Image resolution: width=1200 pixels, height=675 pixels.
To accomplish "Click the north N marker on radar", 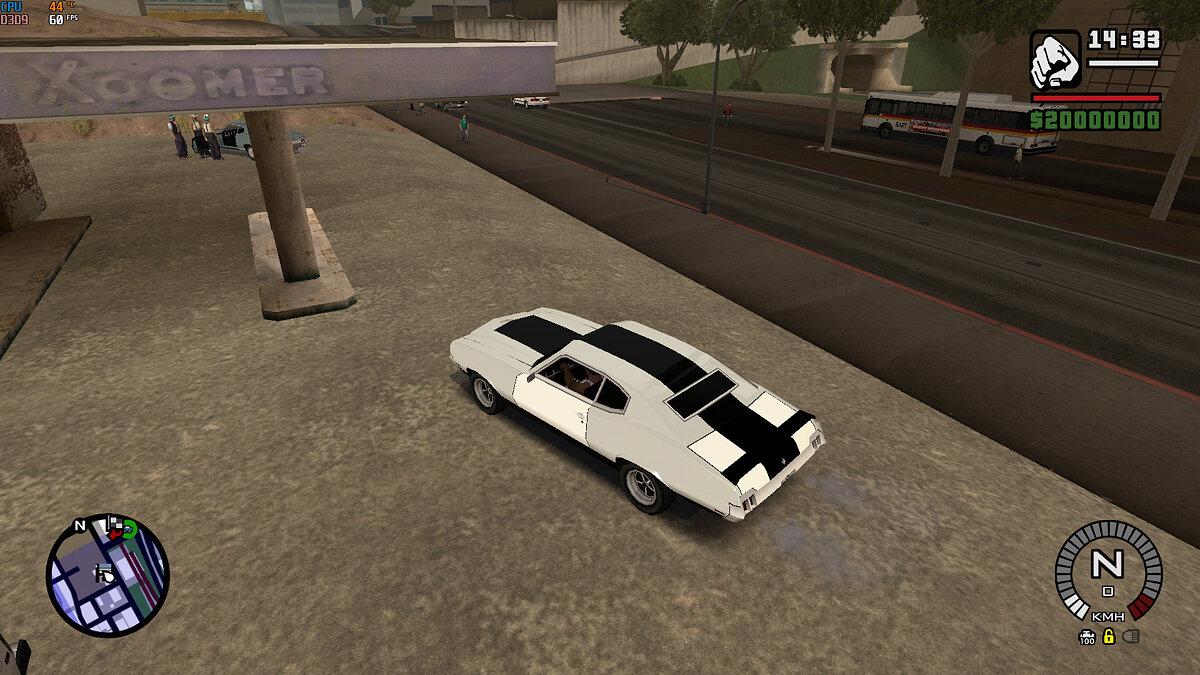I will tap(80, 525).
